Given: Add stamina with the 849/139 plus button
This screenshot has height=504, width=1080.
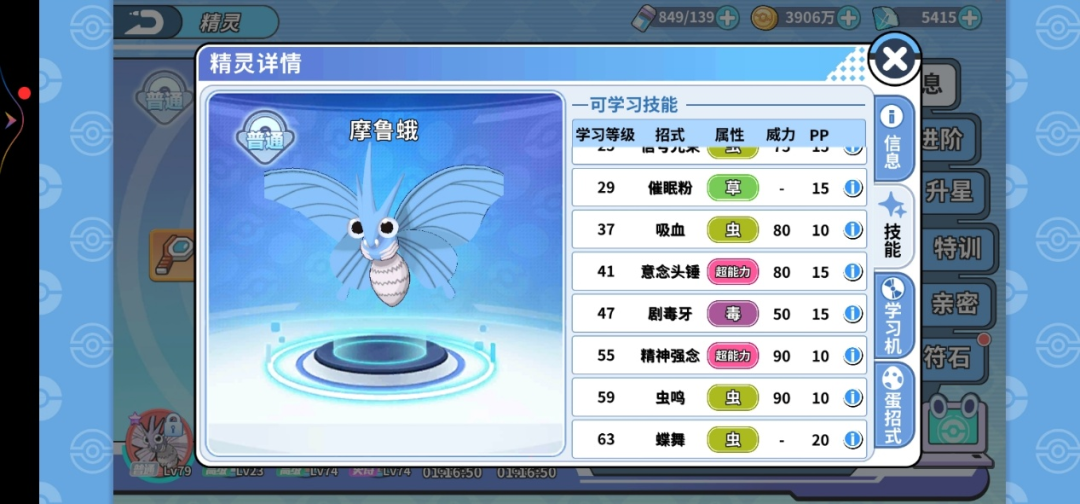Looking at the screenshot, I should (x=727, y=18).
